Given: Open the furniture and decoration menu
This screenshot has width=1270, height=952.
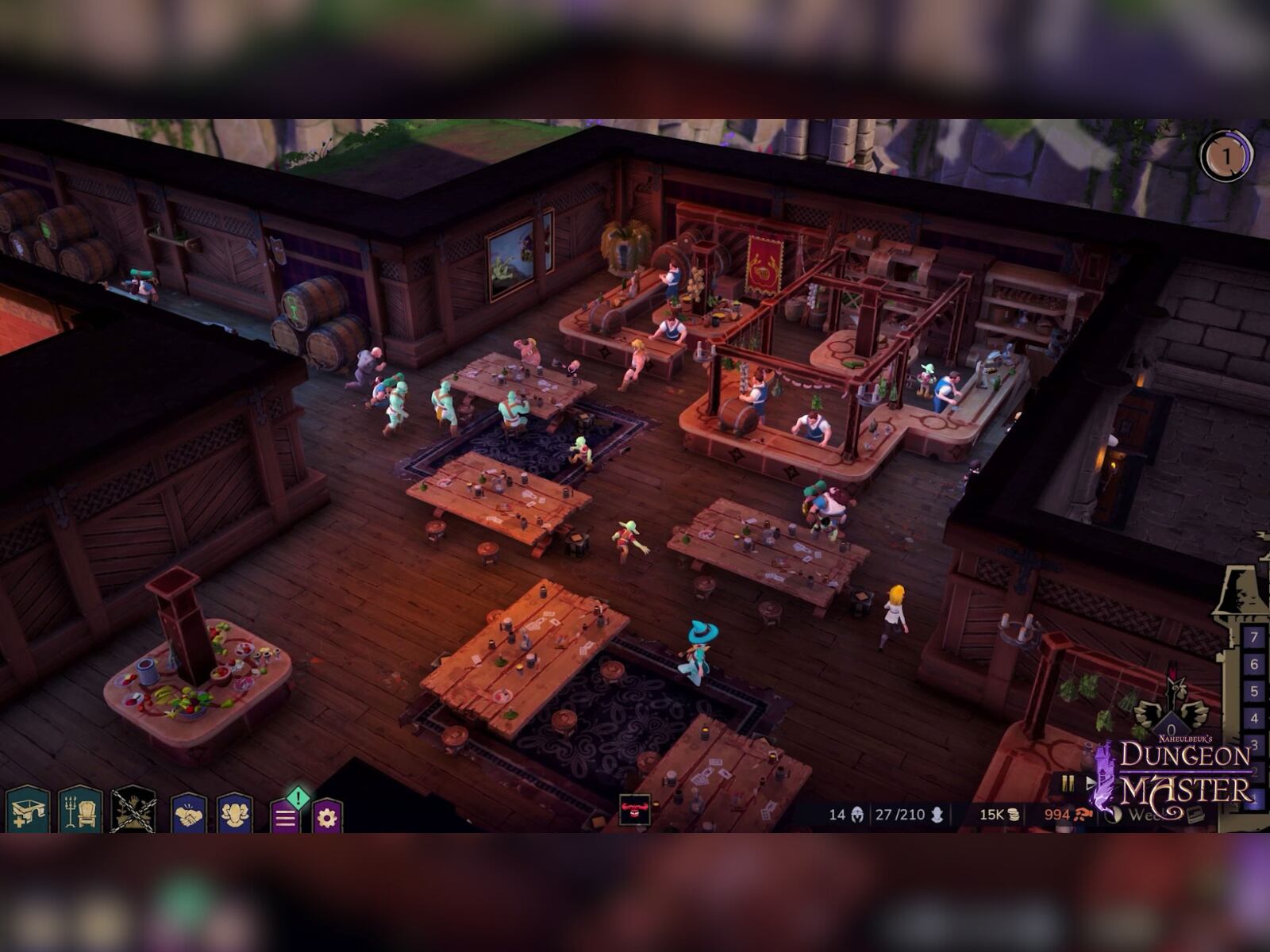Looking at the screenshot, I should [80, 811].
